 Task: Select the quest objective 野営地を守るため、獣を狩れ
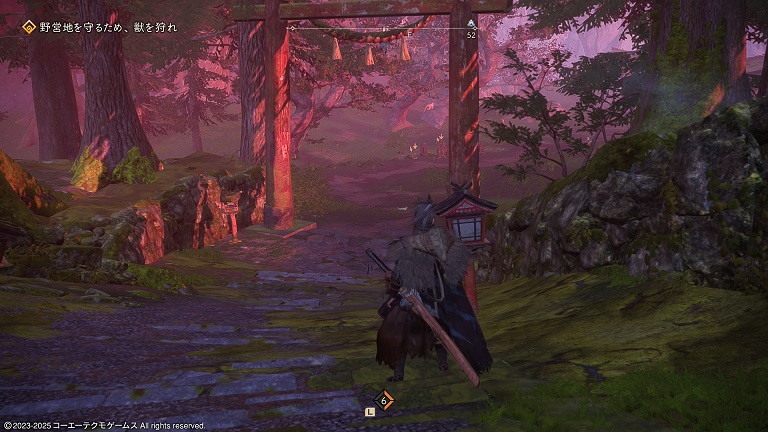click(109, 27)
